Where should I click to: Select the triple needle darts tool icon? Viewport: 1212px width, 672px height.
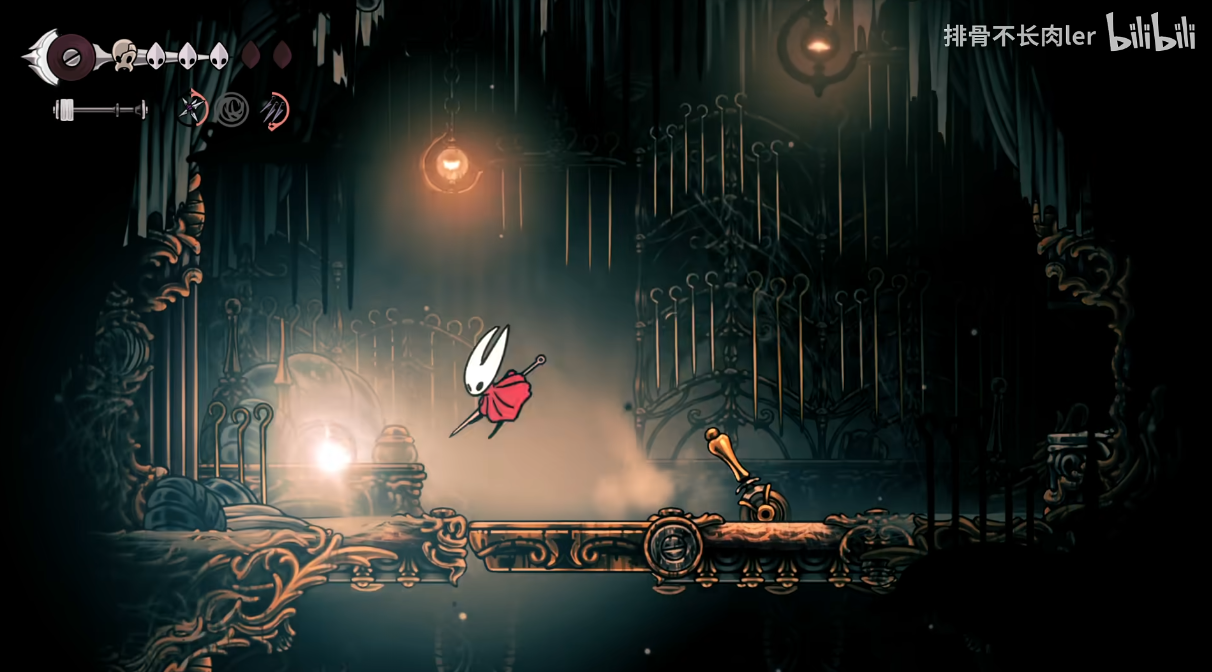point(273,109)
